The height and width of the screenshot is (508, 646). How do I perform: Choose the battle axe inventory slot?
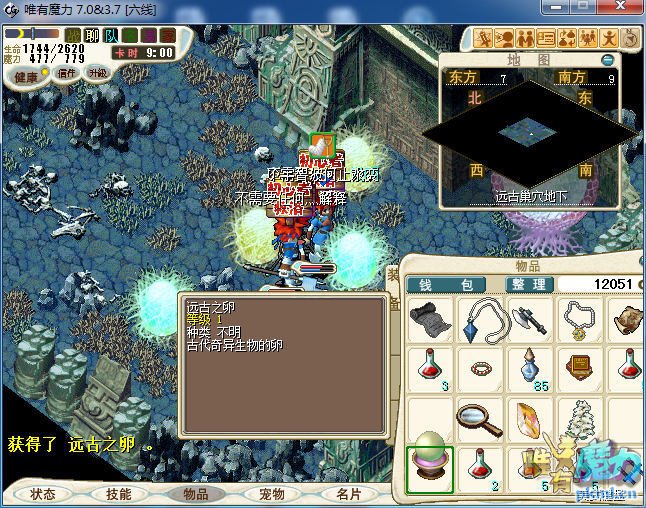(x=529, y=320)
